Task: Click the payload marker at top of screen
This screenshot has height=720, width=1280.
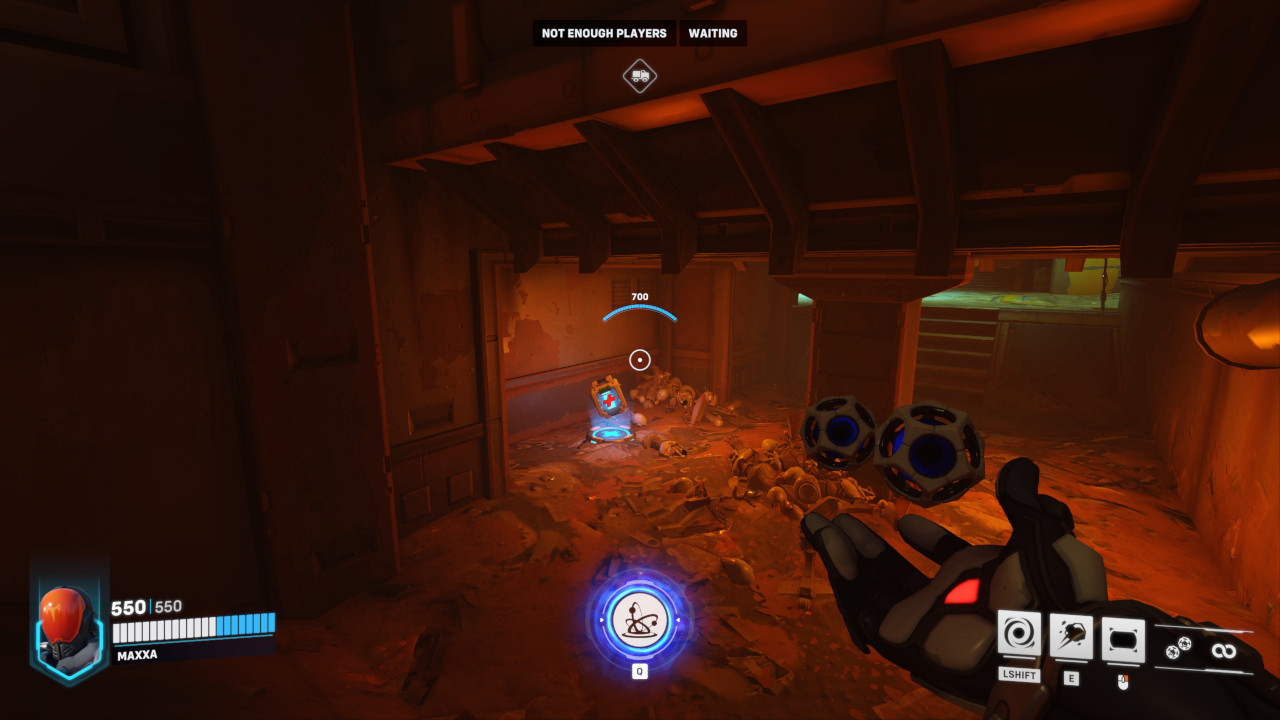Action: [x=639, y=76]
